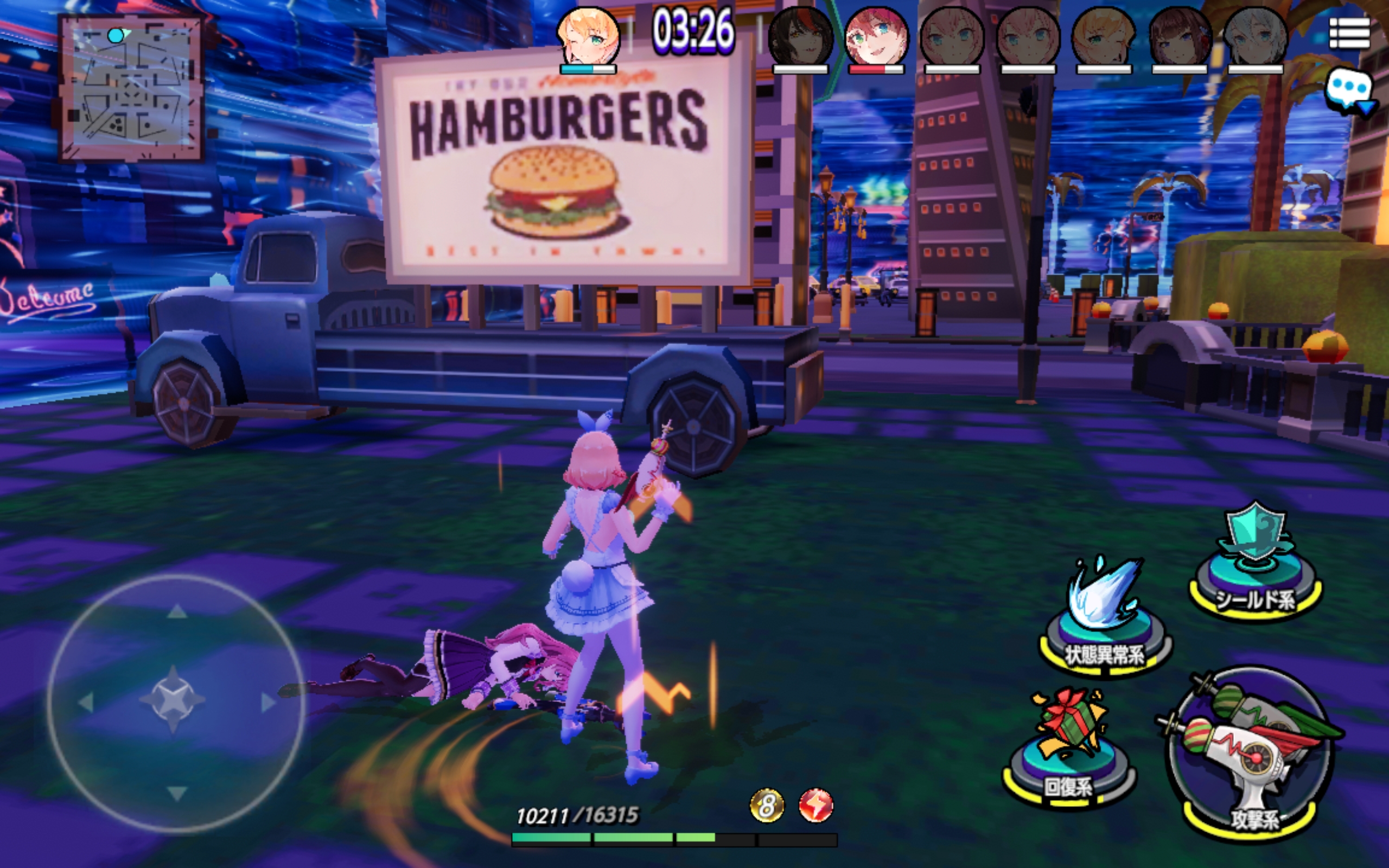Tap the red lightning bolt icon
The image size is (1389, 868).
pyautogui.click(x=815, y=805)
